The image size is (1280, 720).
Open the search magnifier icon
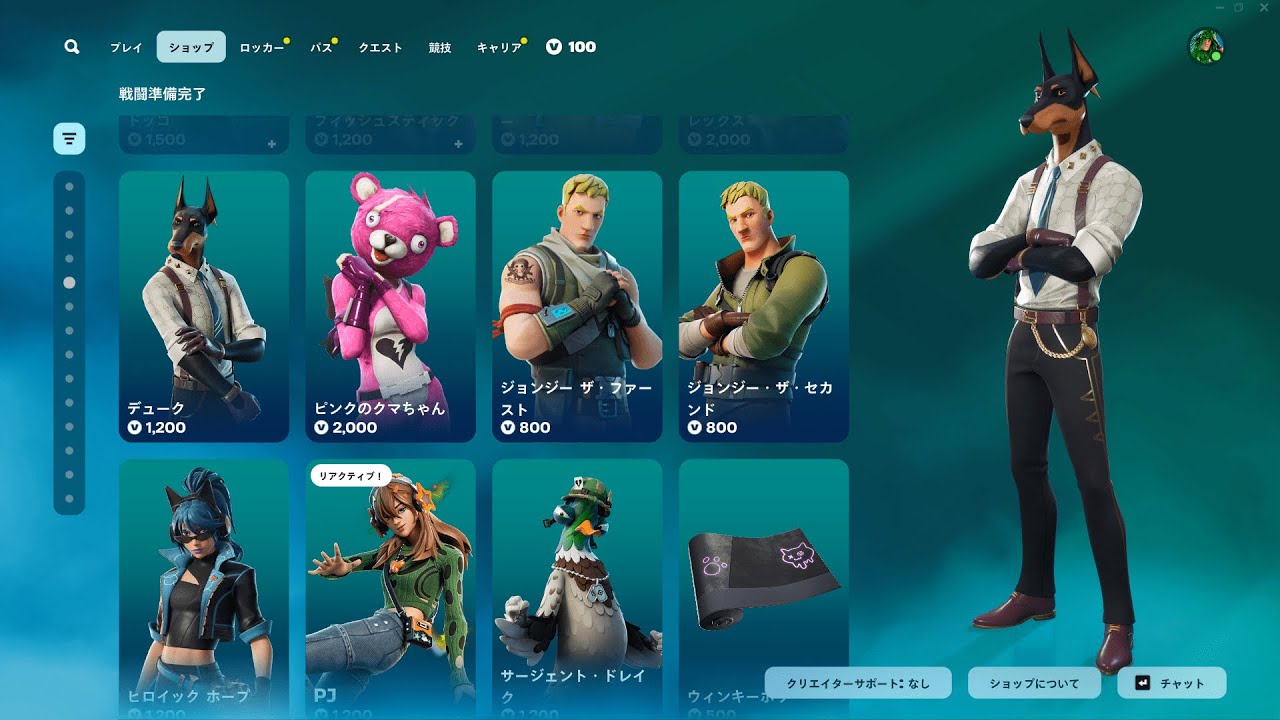click(x=71, y=47)
